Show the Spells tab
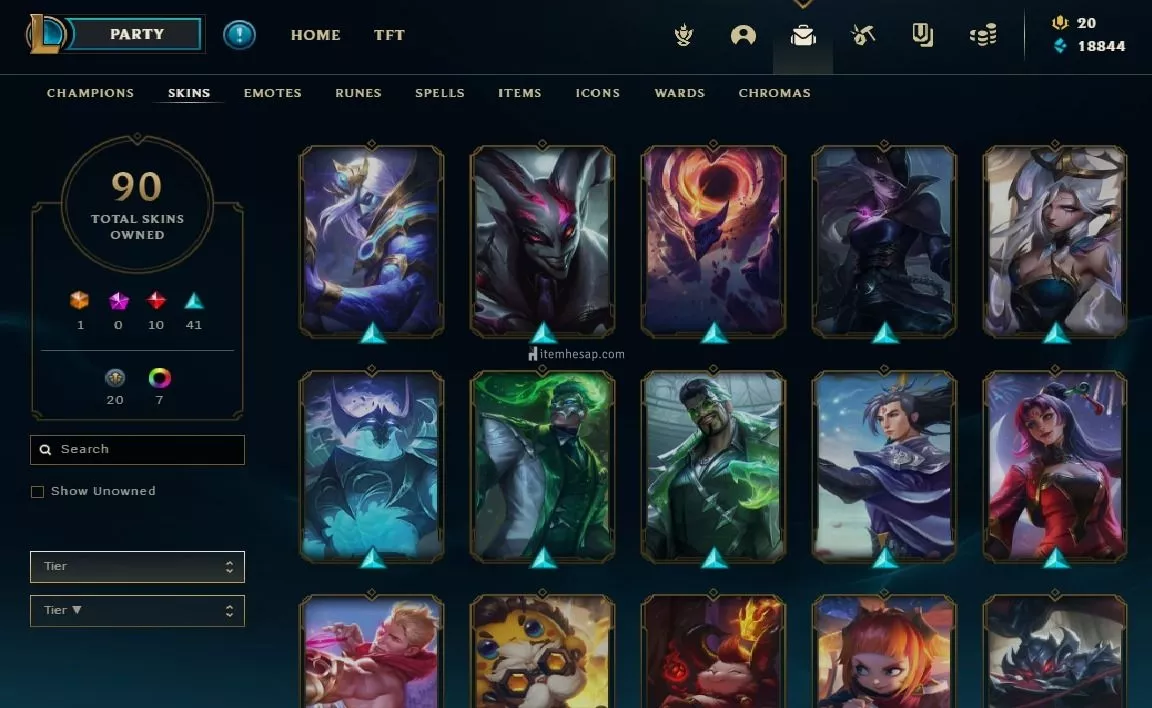Viewport: 1152px width, 708px height. click(x=440, y=93)
